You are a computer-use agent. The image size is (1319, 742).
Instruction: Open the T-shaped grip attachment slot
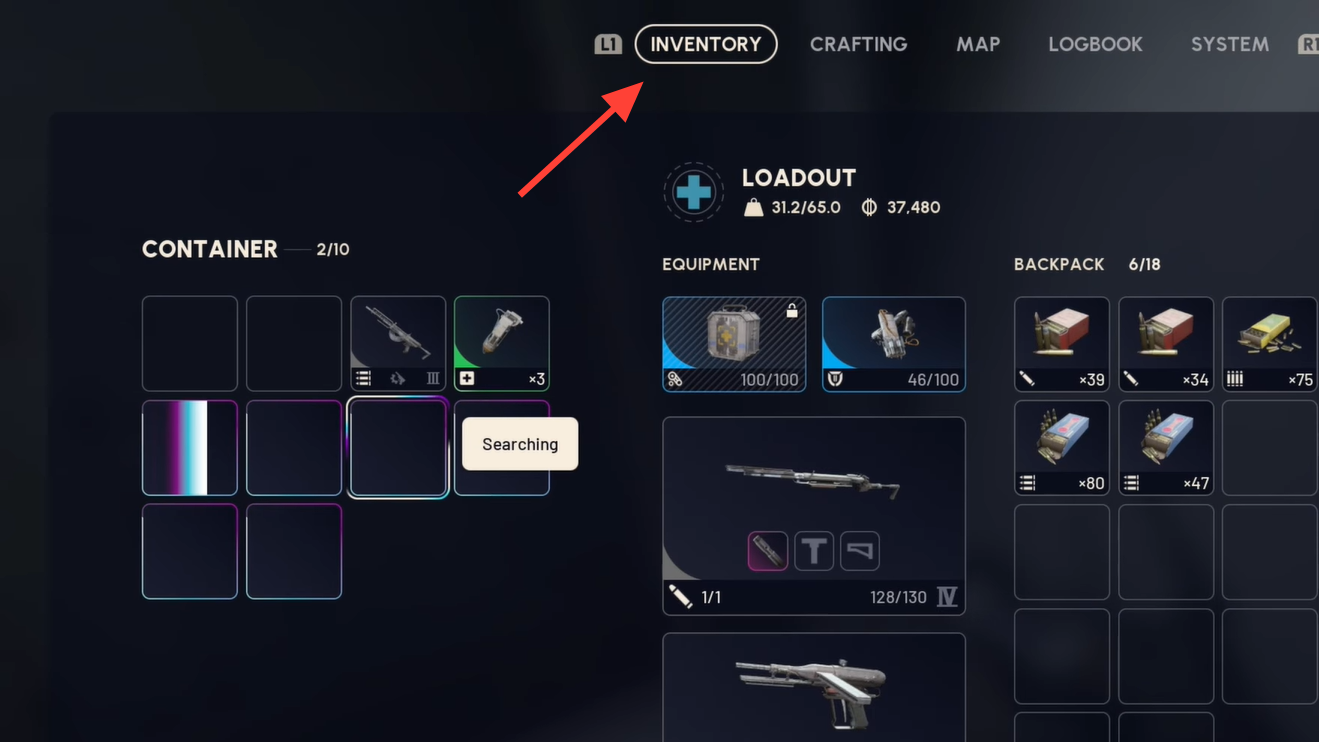pos(814,551)
